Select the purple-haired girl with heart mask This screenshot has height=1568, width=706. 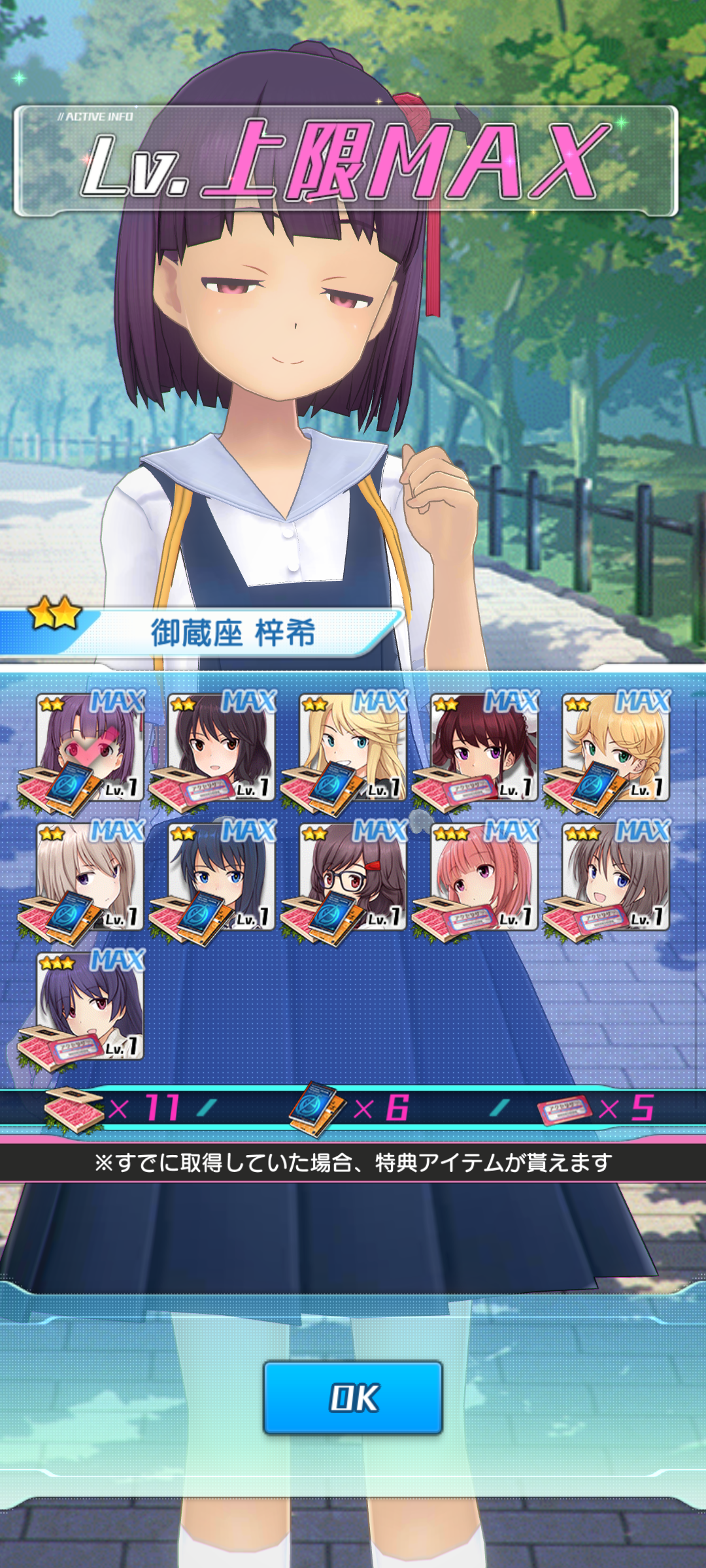tap(90, 747)
